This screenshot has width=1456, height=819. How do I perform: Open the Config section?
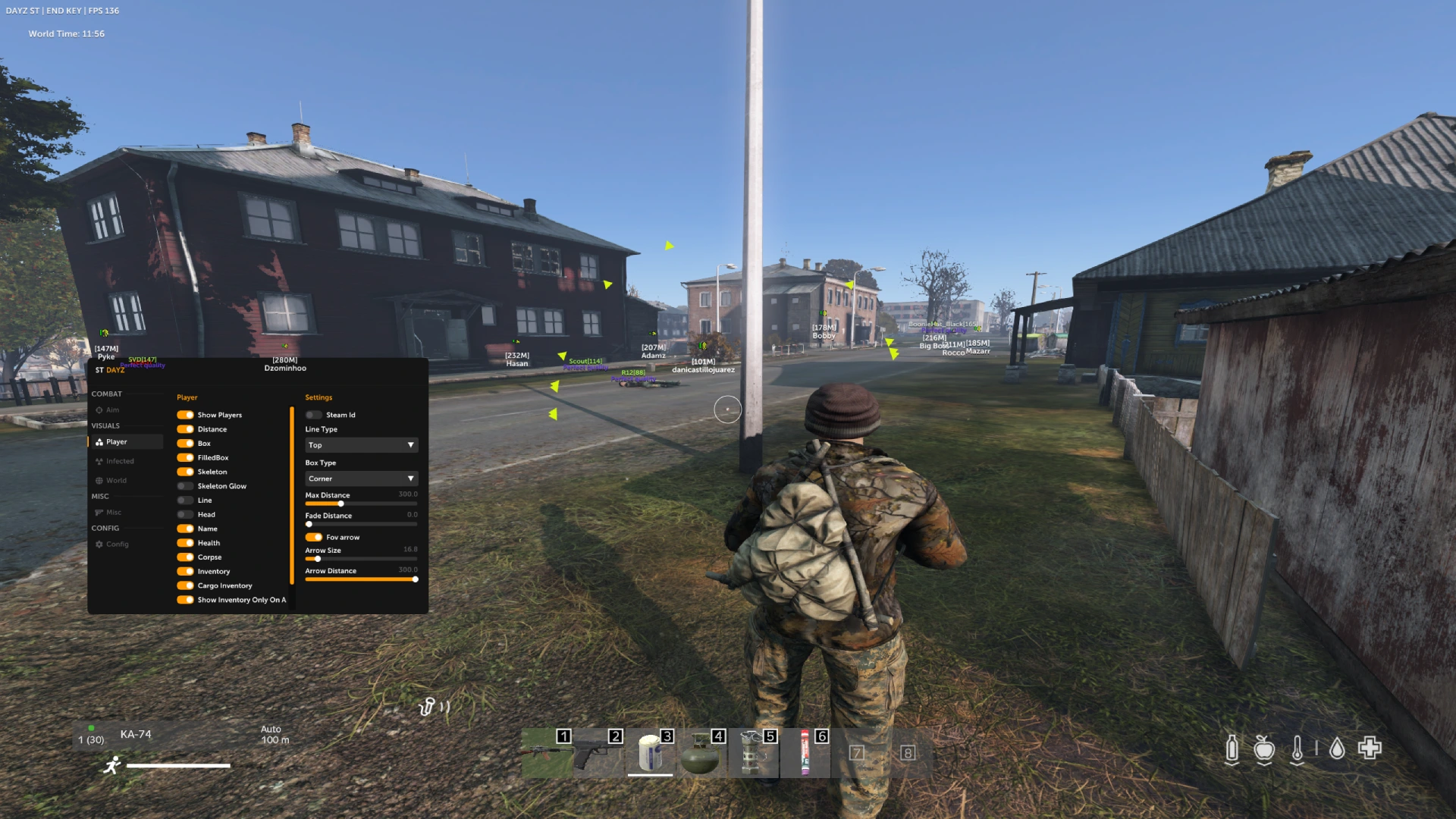117,544
